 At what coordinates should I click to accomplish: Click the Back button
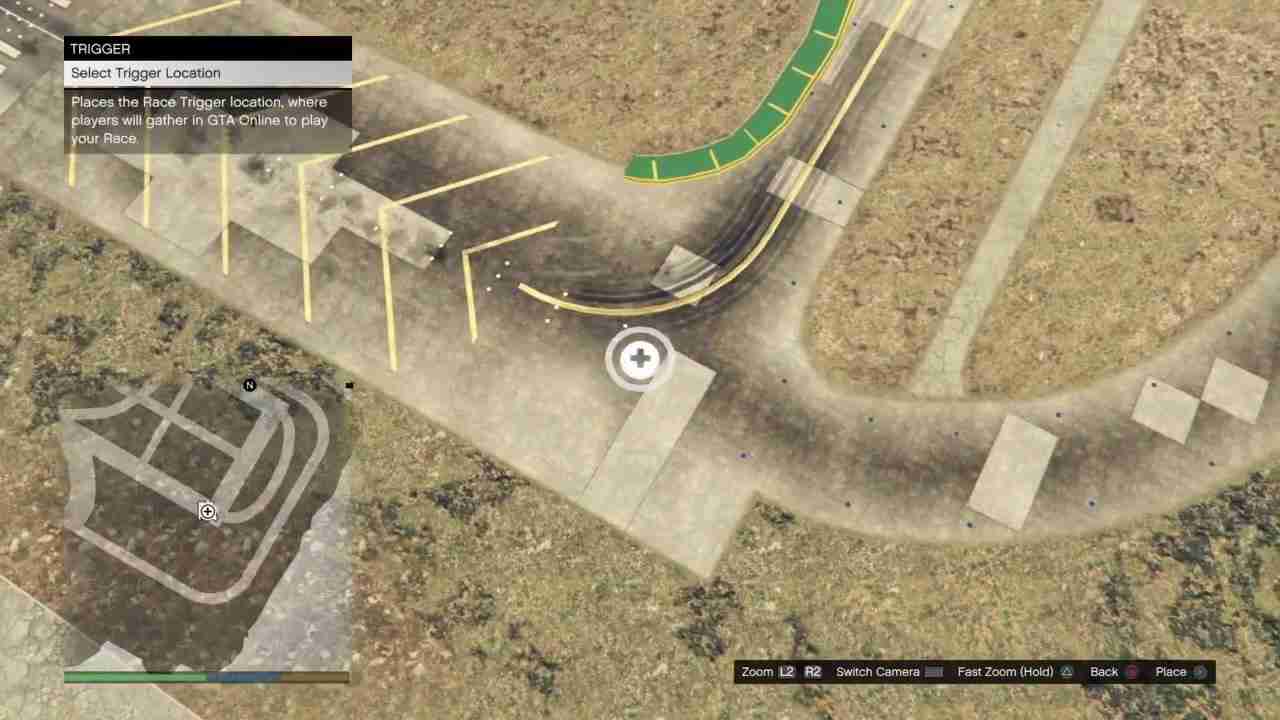click(x=1103, y=671)
